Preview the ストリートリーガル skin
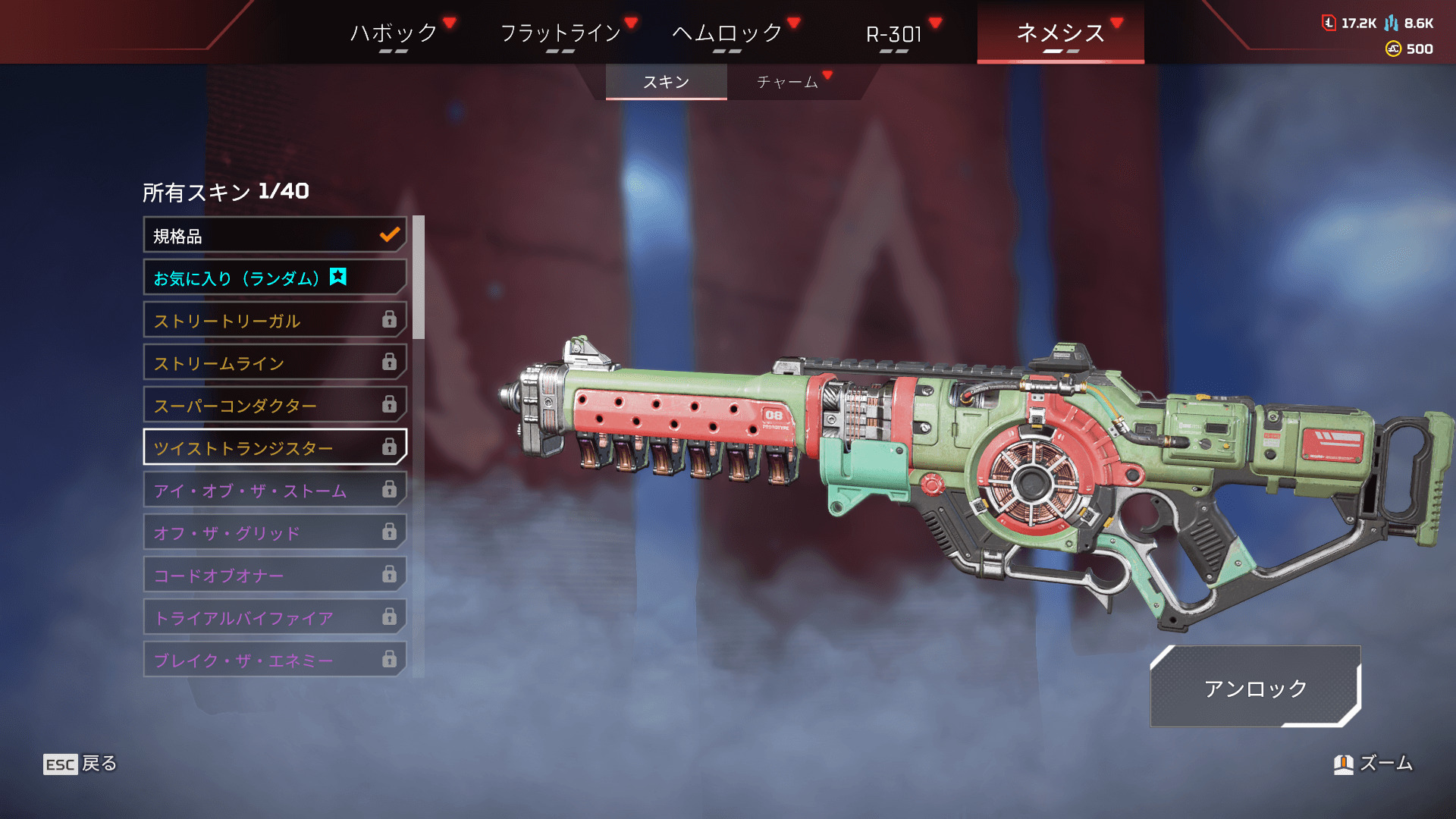1456x819 pixels. pos(275,321)
